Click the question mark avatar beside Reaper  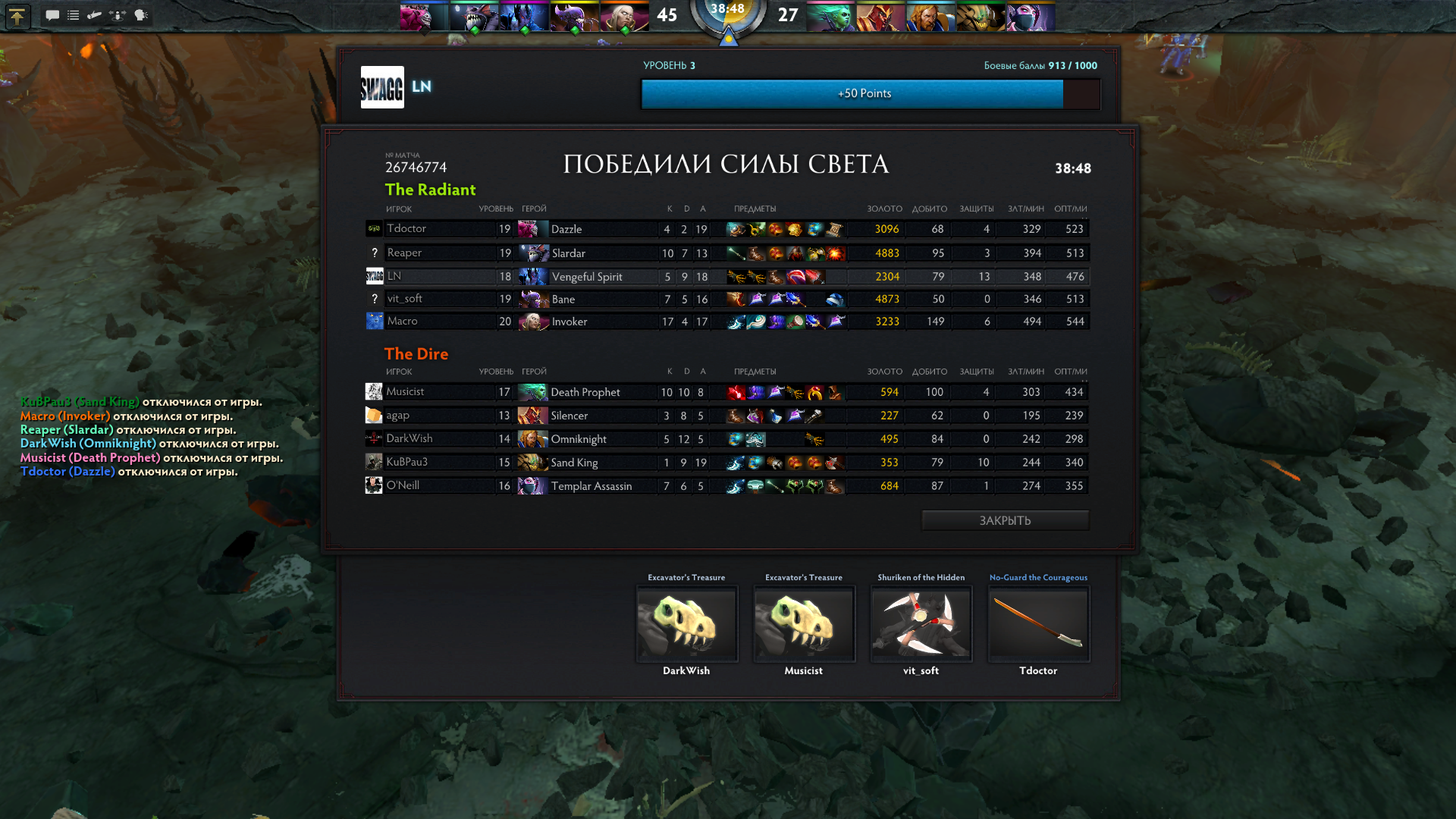(373, 252)
